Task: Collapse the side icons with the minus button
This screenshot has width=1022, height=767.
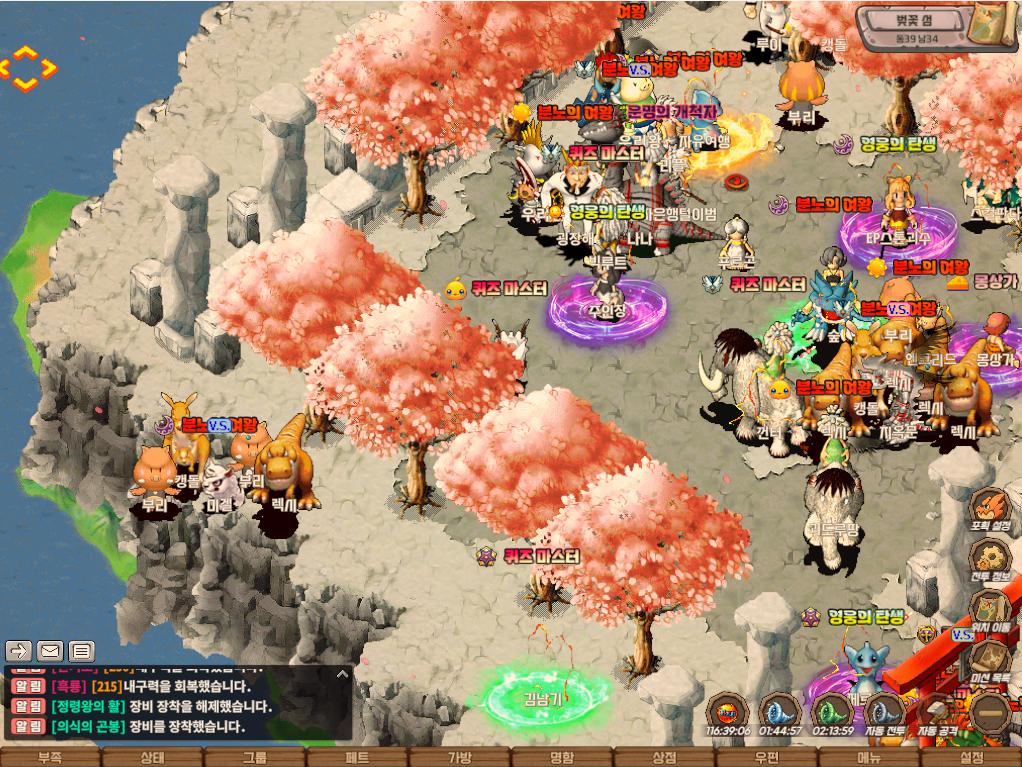Action: [x=991, y=713]
